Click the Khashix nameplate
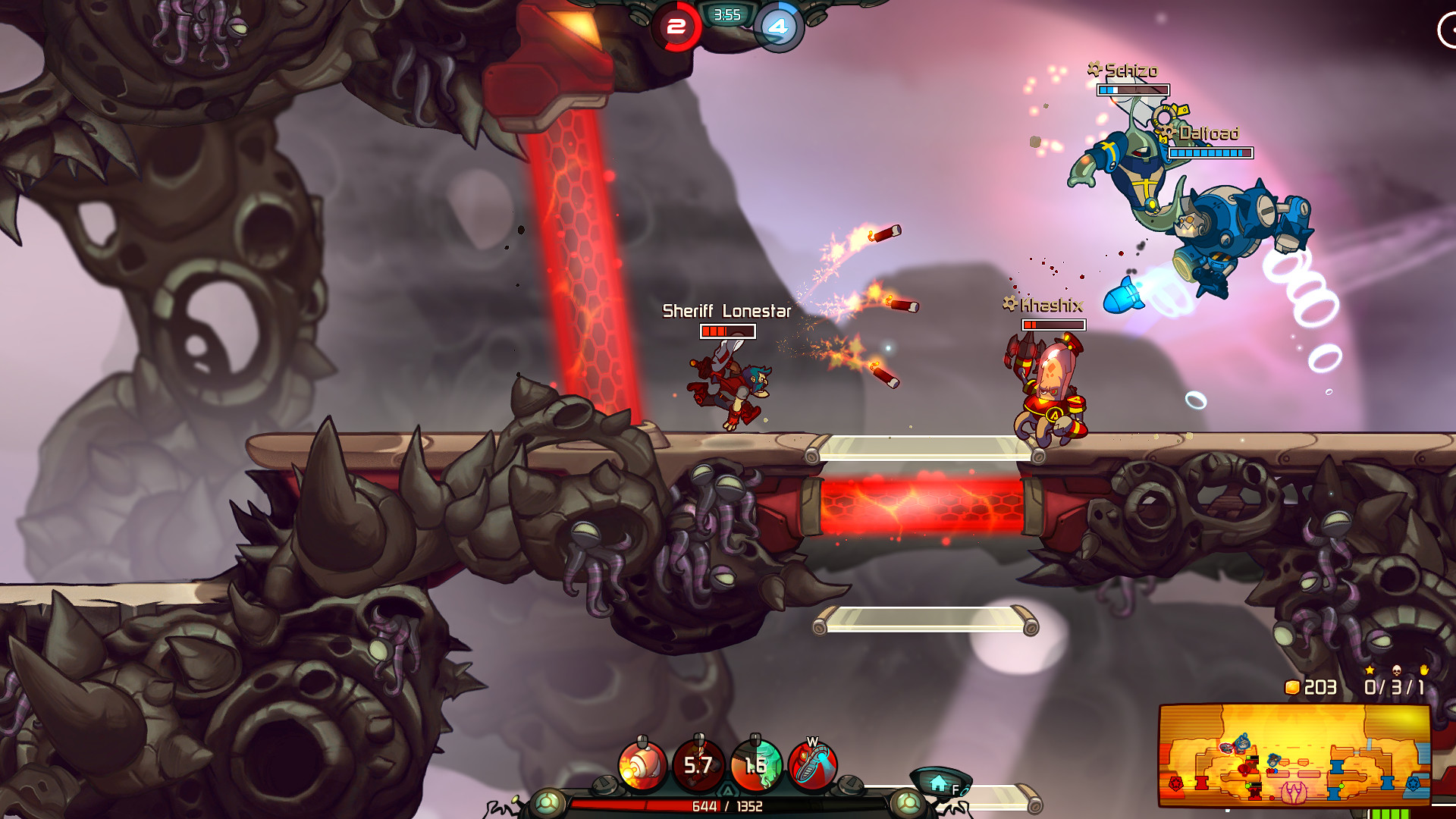Viewport: 1456px width, 819px height. 1051,303
